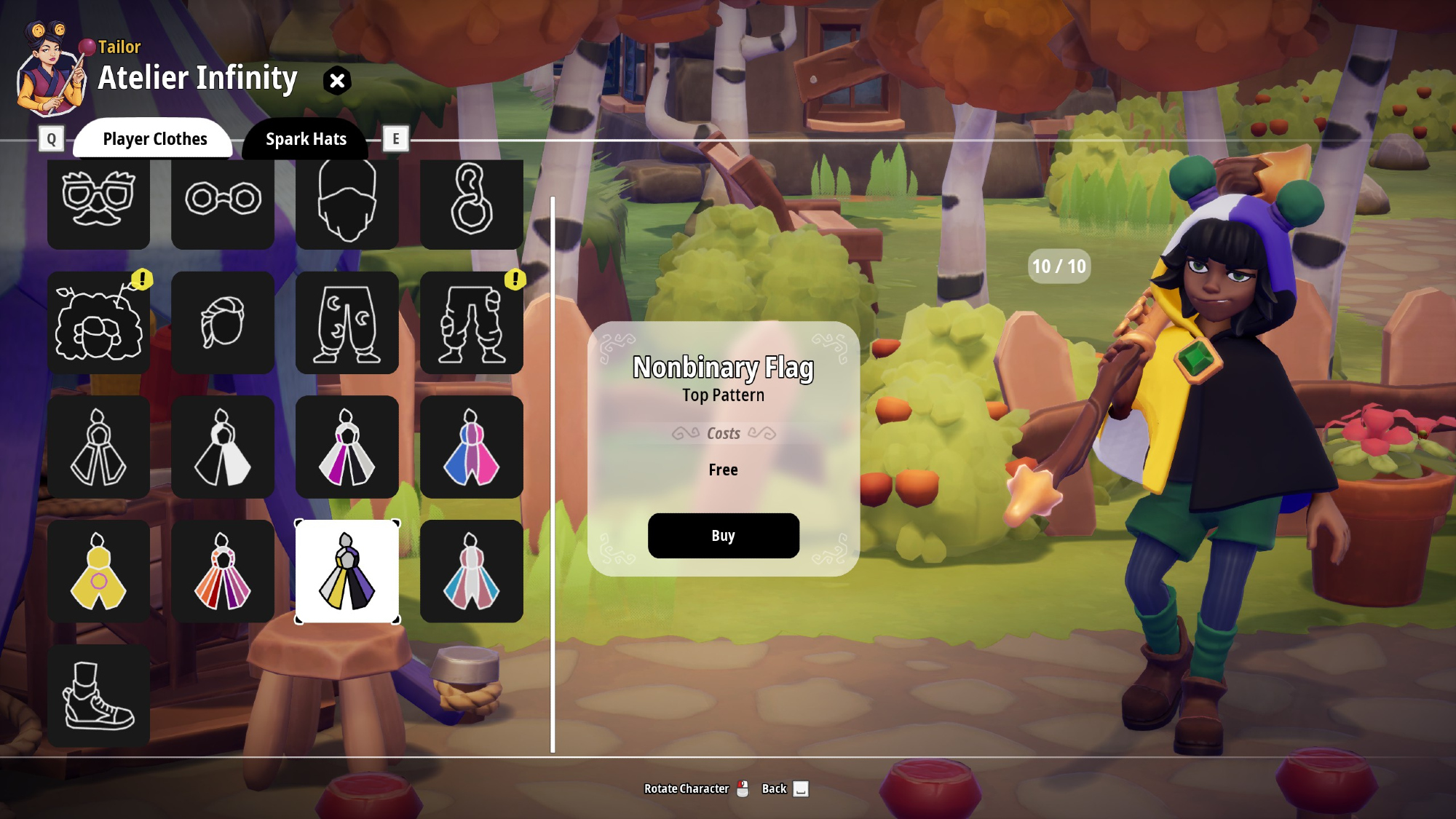Choose the black and white cloak pattern
Screen dimensions: 1456x819
tap(223, 447)
